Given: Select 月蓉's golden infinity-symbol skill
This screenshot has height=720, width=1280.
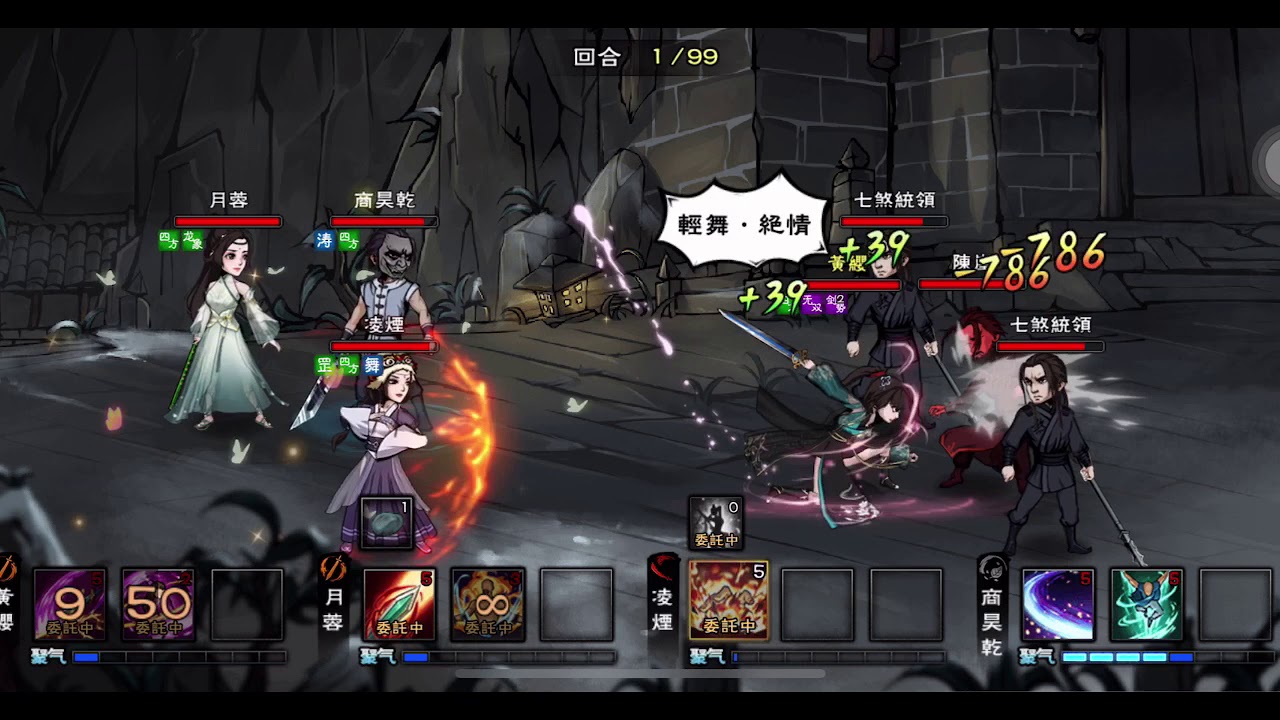Looking at the screenshot, I should click(488, 604).
